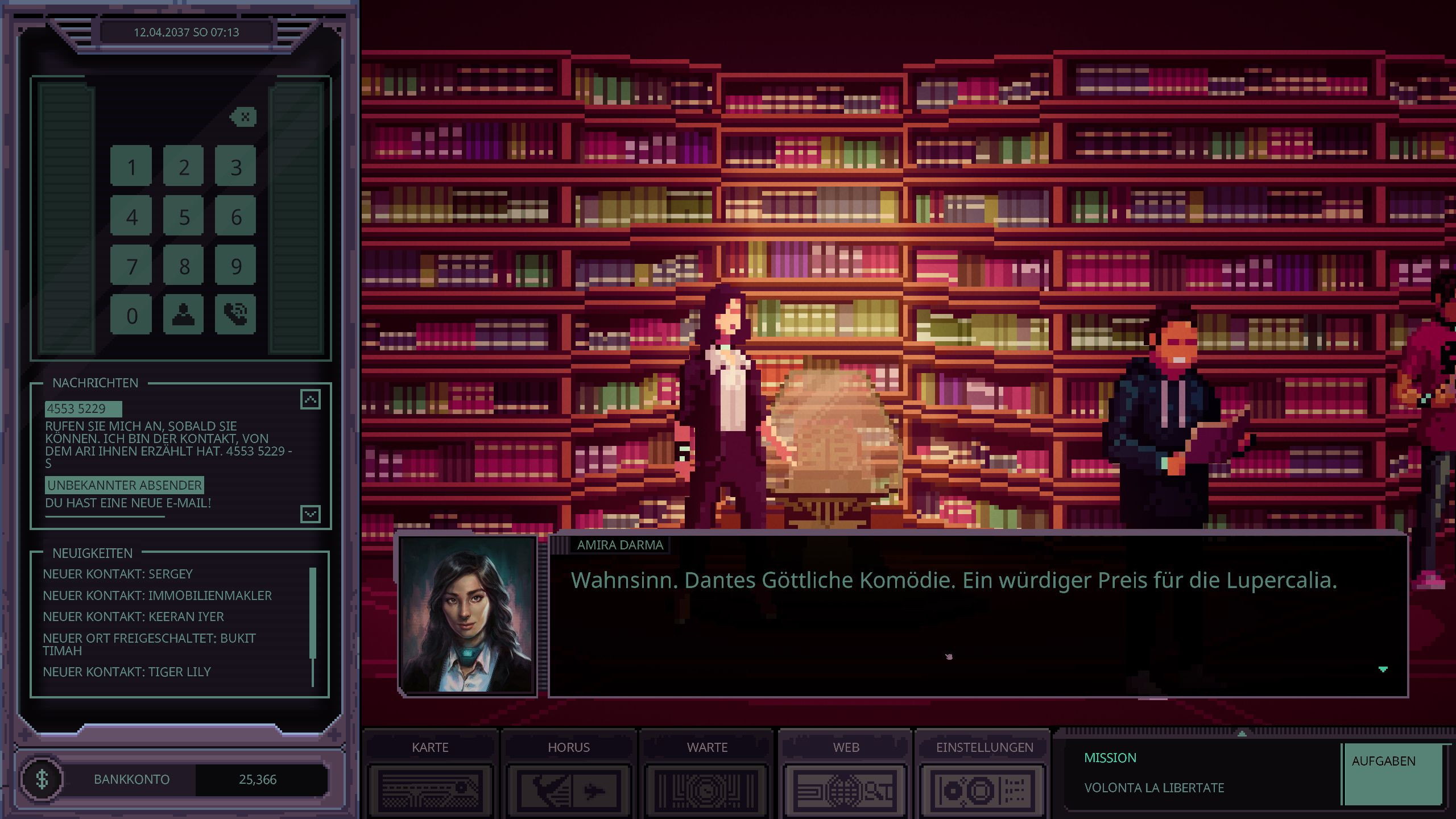Advance dialogue with the green arrow
The width and height of the screenshot is (1456, 819).
(1383, 669)
